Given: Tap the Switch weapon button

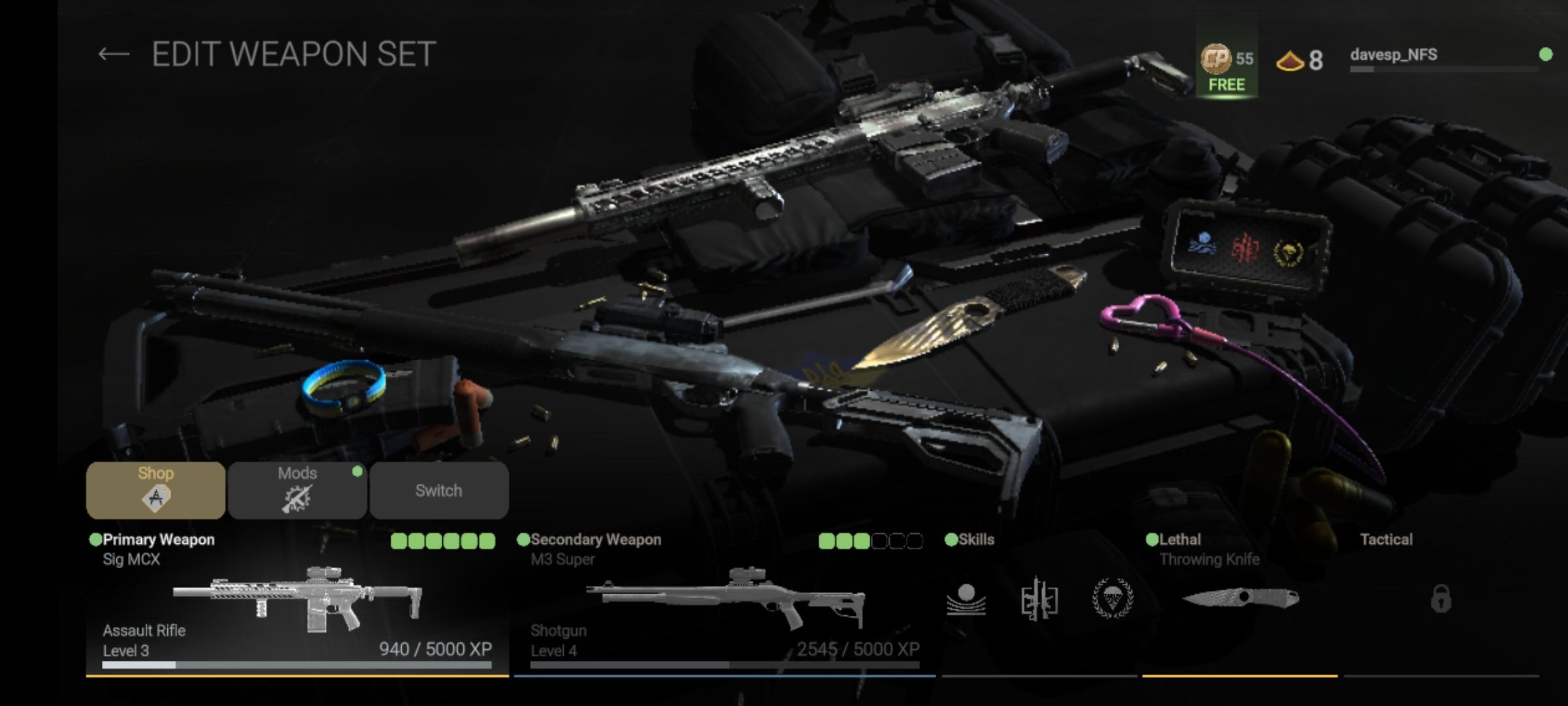Looking at the screenshot, I should click(438, 490).
